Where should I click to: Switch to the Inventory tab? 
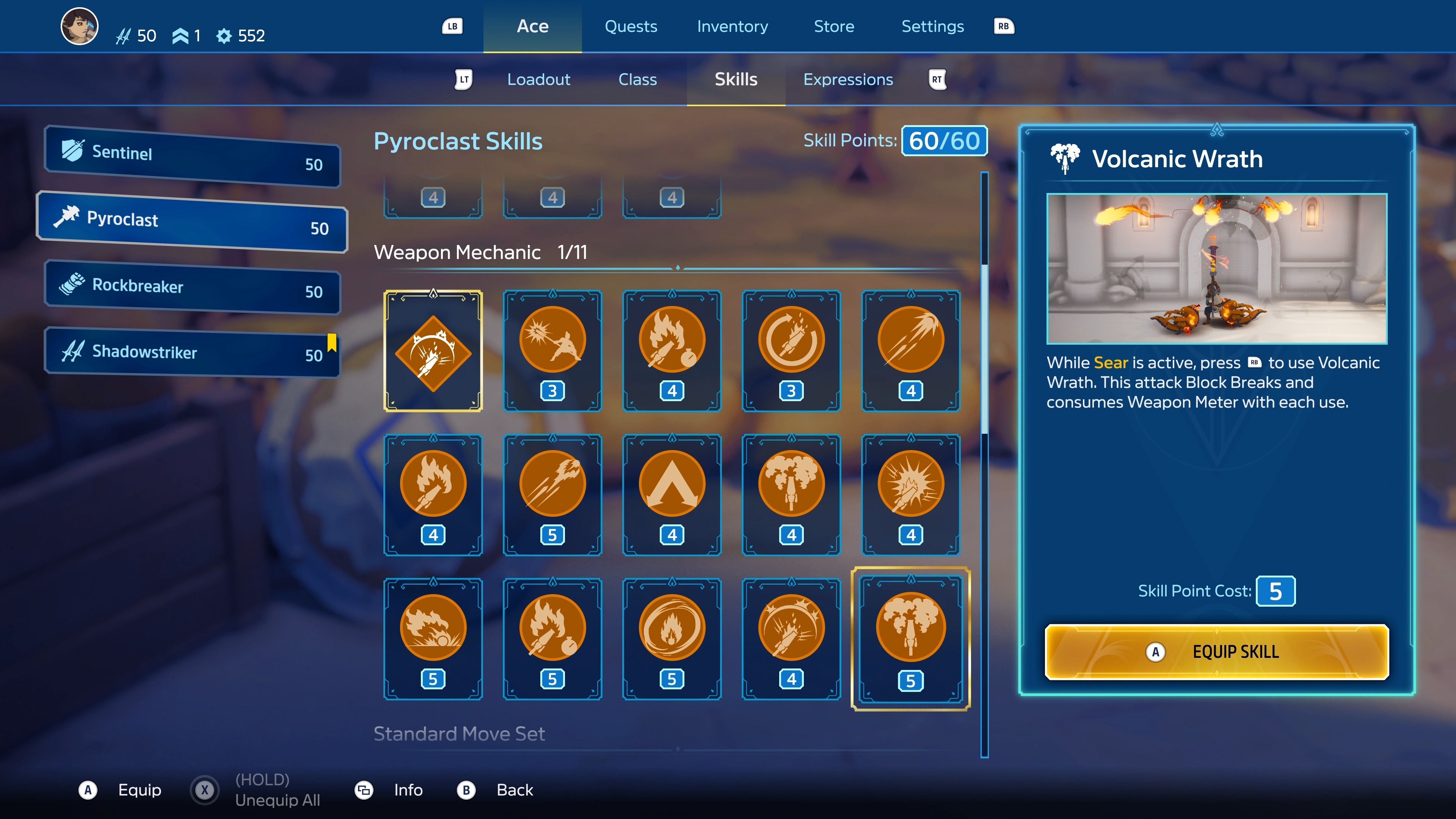tap(732, 27)
